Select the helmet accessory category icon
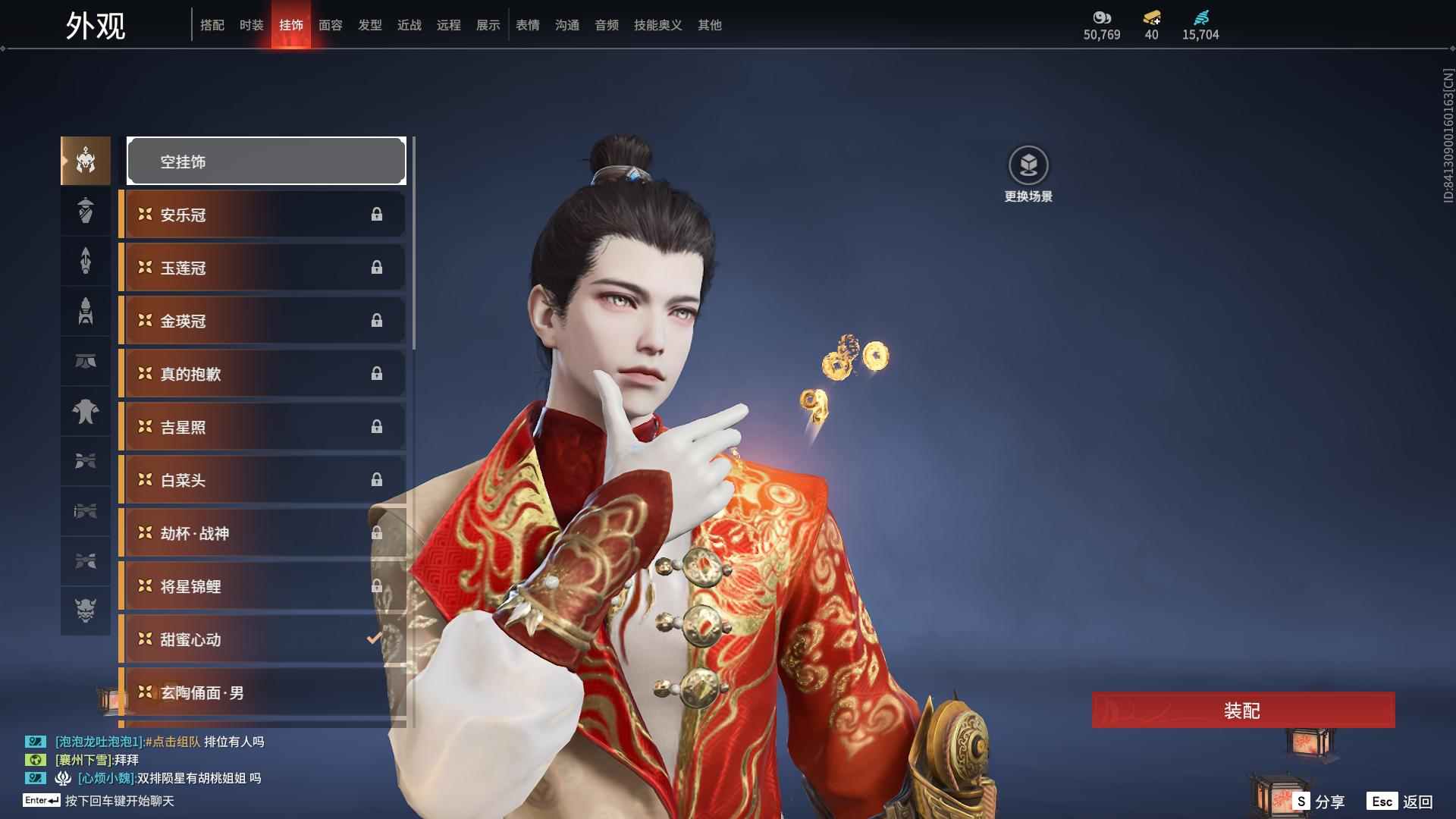The width and height of the screenshot is (1456, 819). (85, 160)
